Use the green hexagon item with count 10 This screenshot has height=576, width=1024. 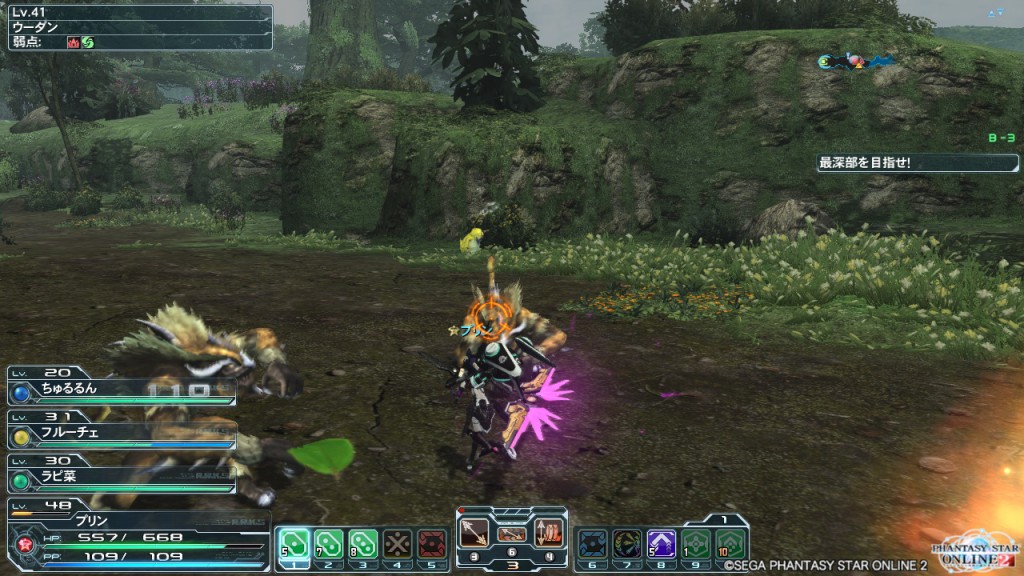(x=729, y=543)
